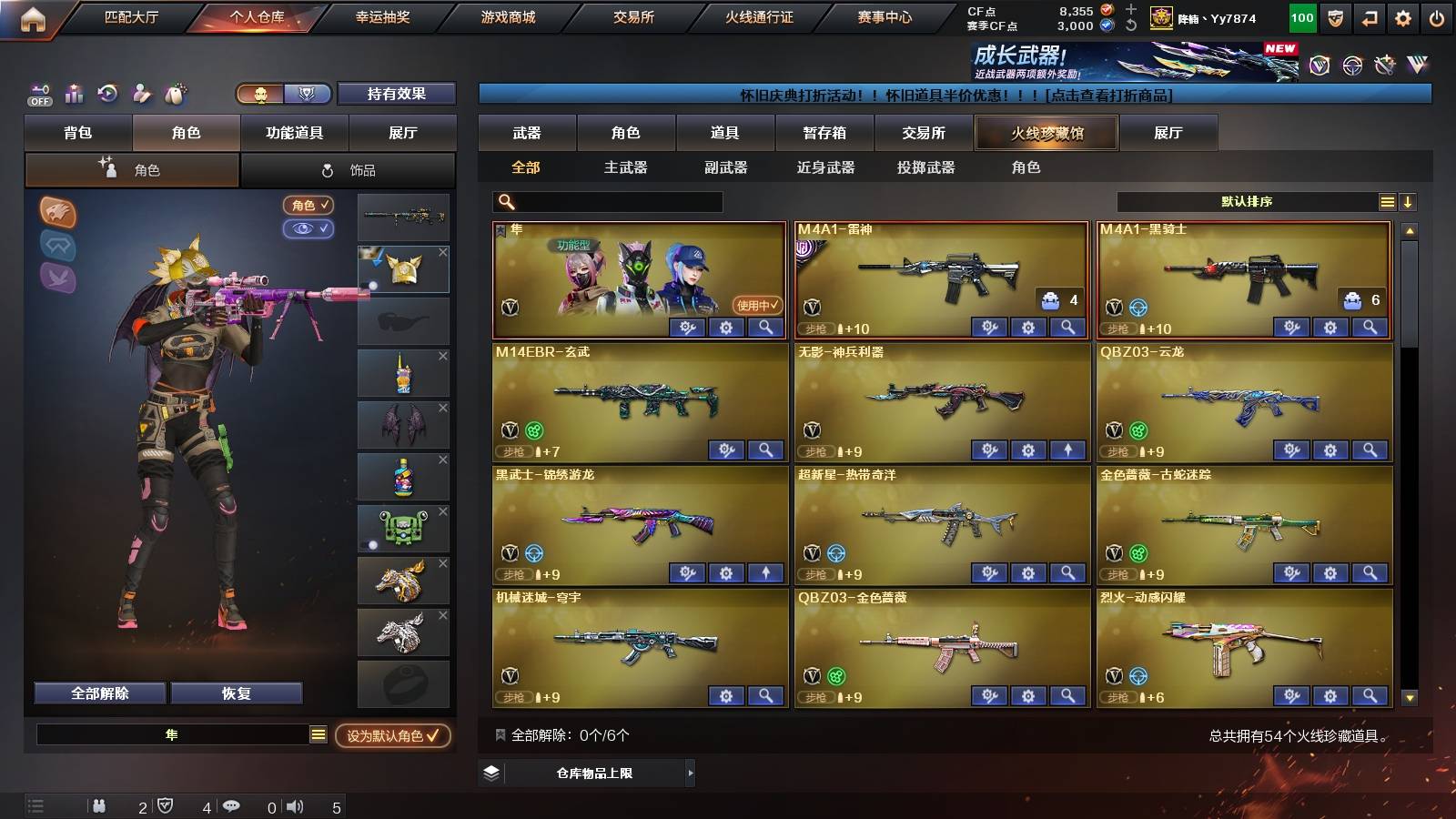Select the golden wolf accessory thumbnail
1456x819 pixels.
[403, 580]
